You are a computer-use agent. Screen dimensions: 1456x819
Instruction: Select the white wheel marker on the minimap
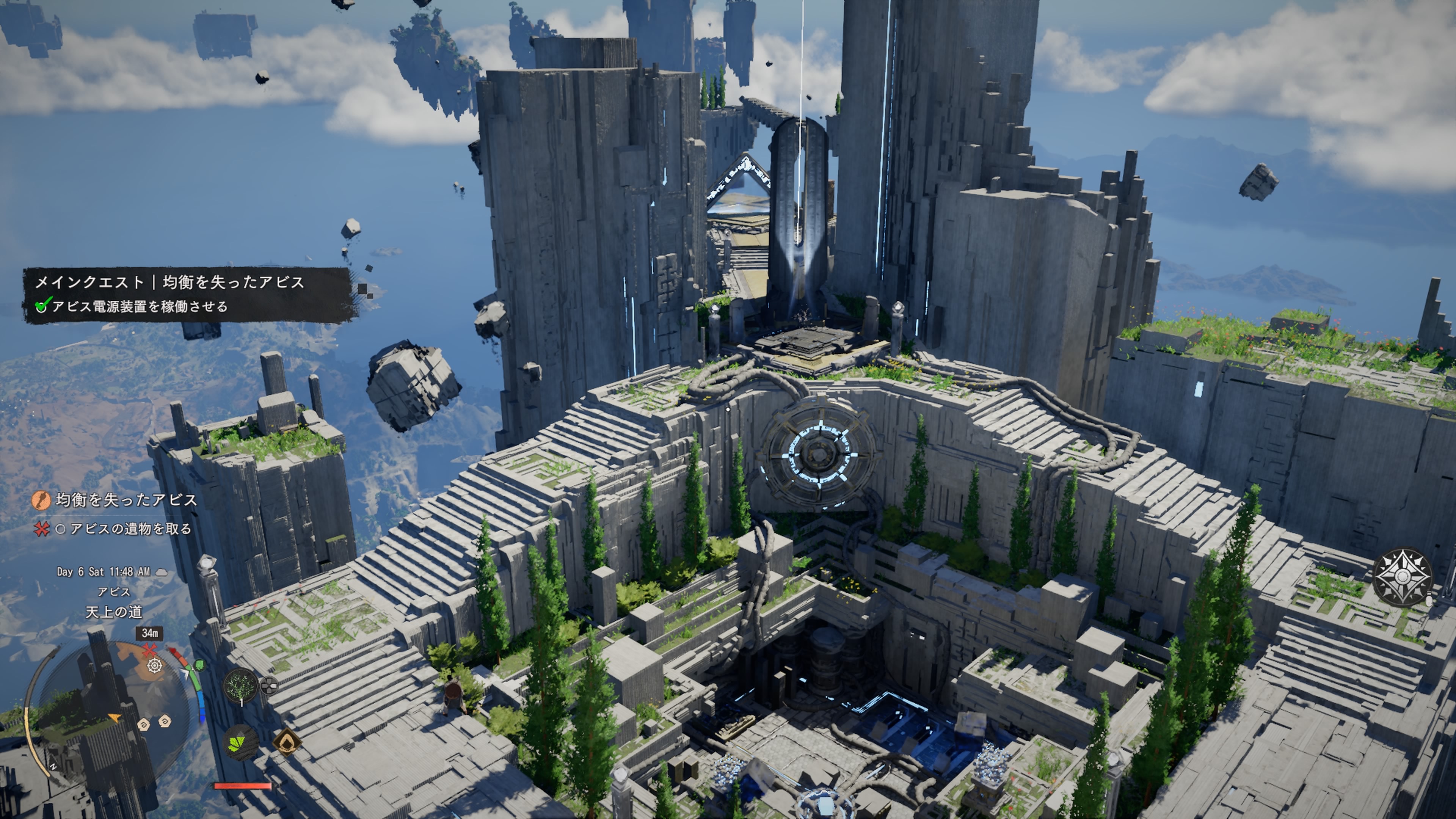[154, 666]
